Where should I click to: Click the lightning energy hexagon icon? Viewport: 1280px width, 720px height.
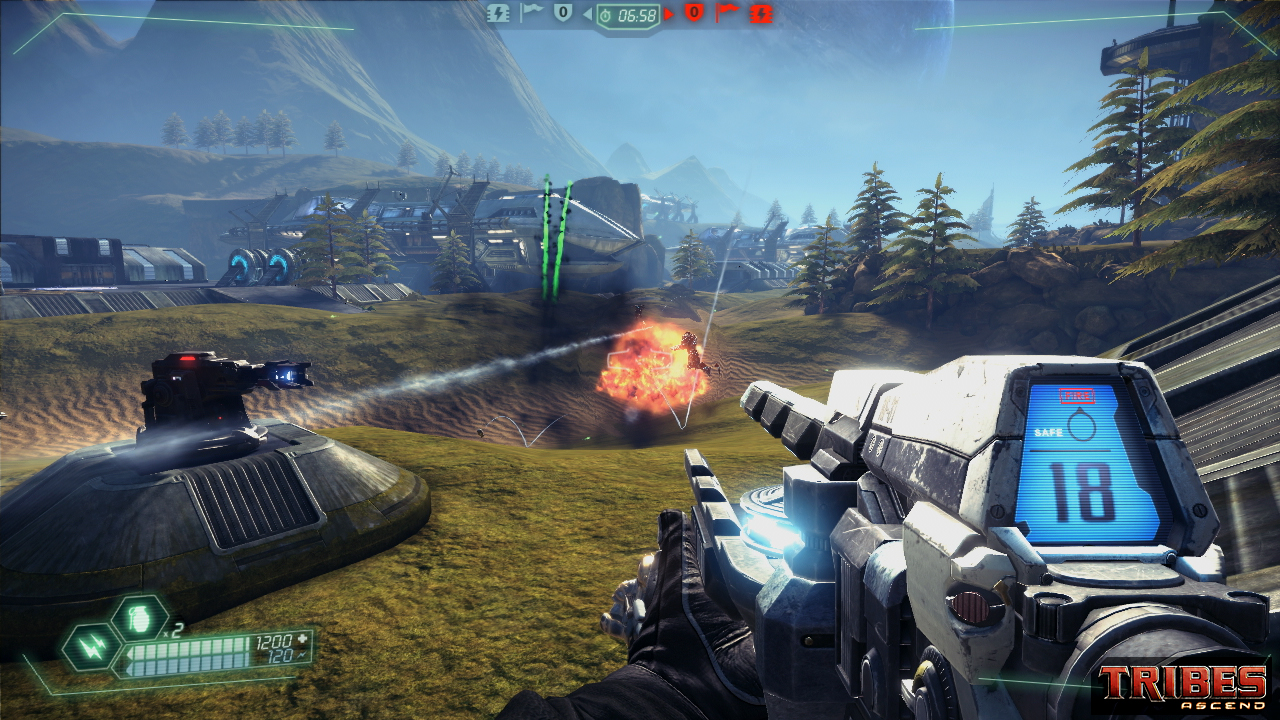(92, 649)
